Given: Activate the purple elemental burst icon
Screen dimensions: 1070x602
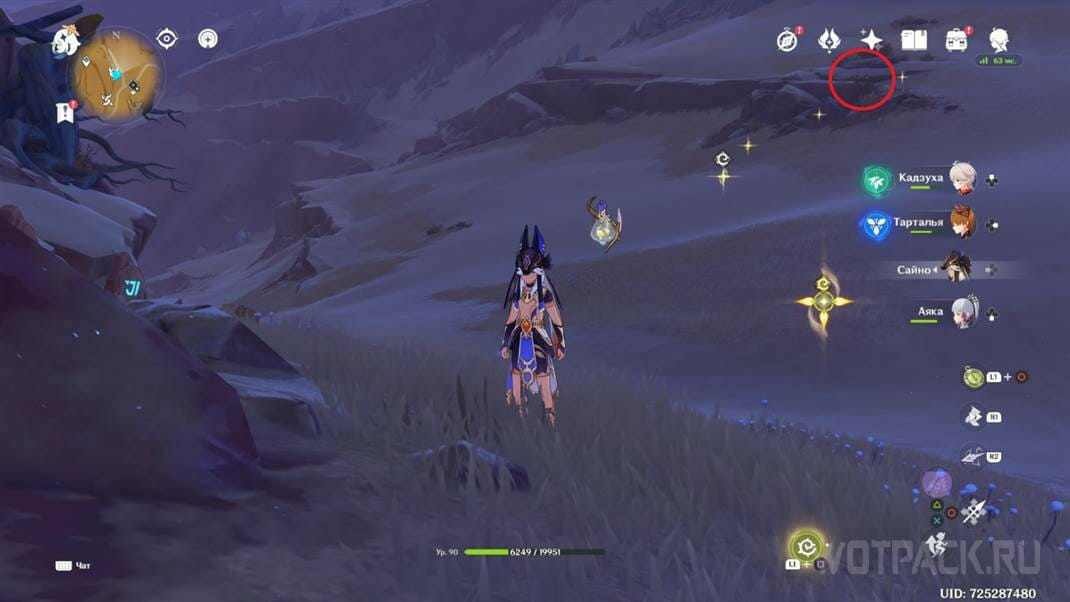Looking at the screenshot, I should [x=937, y=483].
